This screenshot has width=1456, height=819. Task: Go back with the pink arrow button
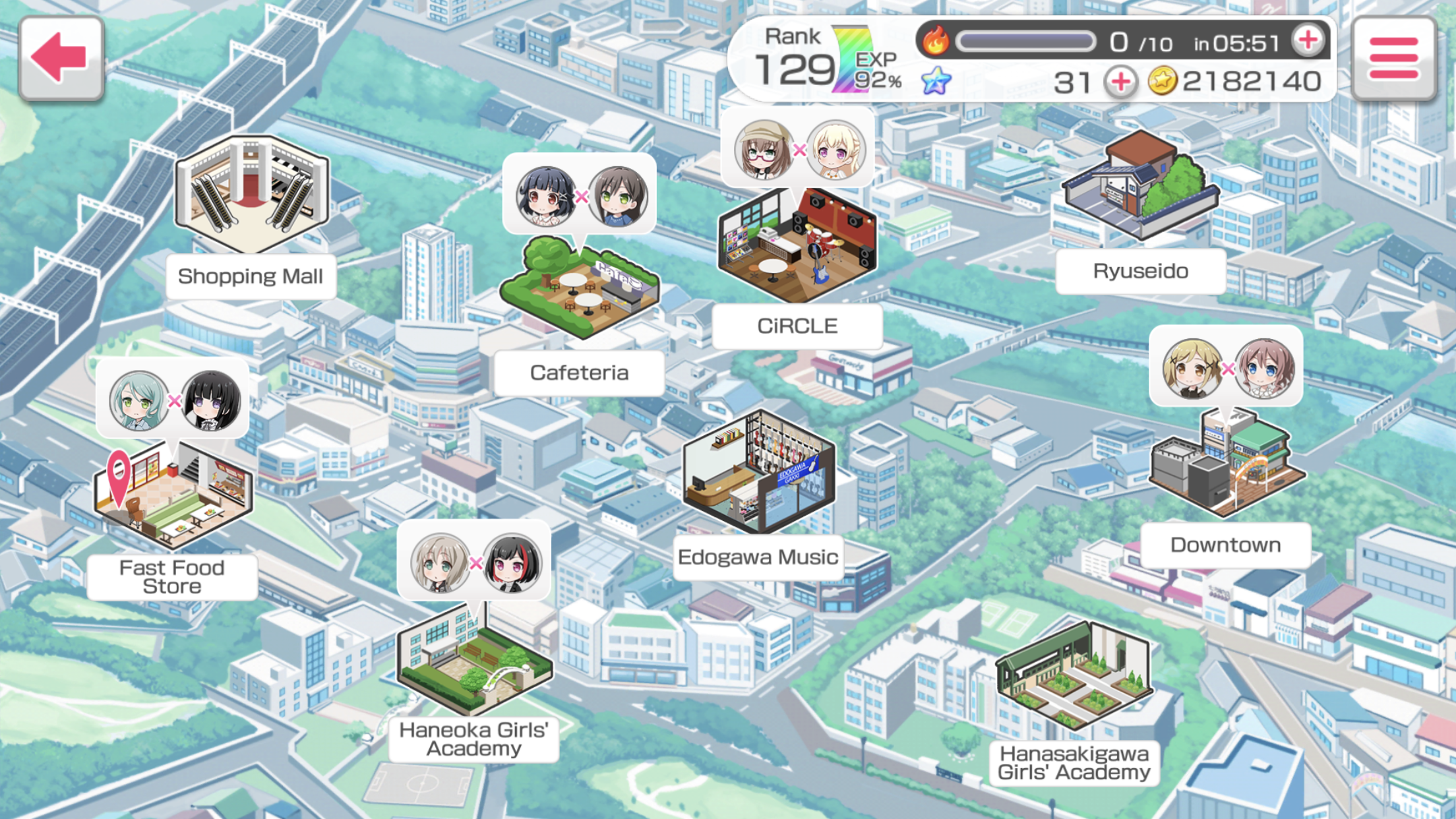coord(61,58)
